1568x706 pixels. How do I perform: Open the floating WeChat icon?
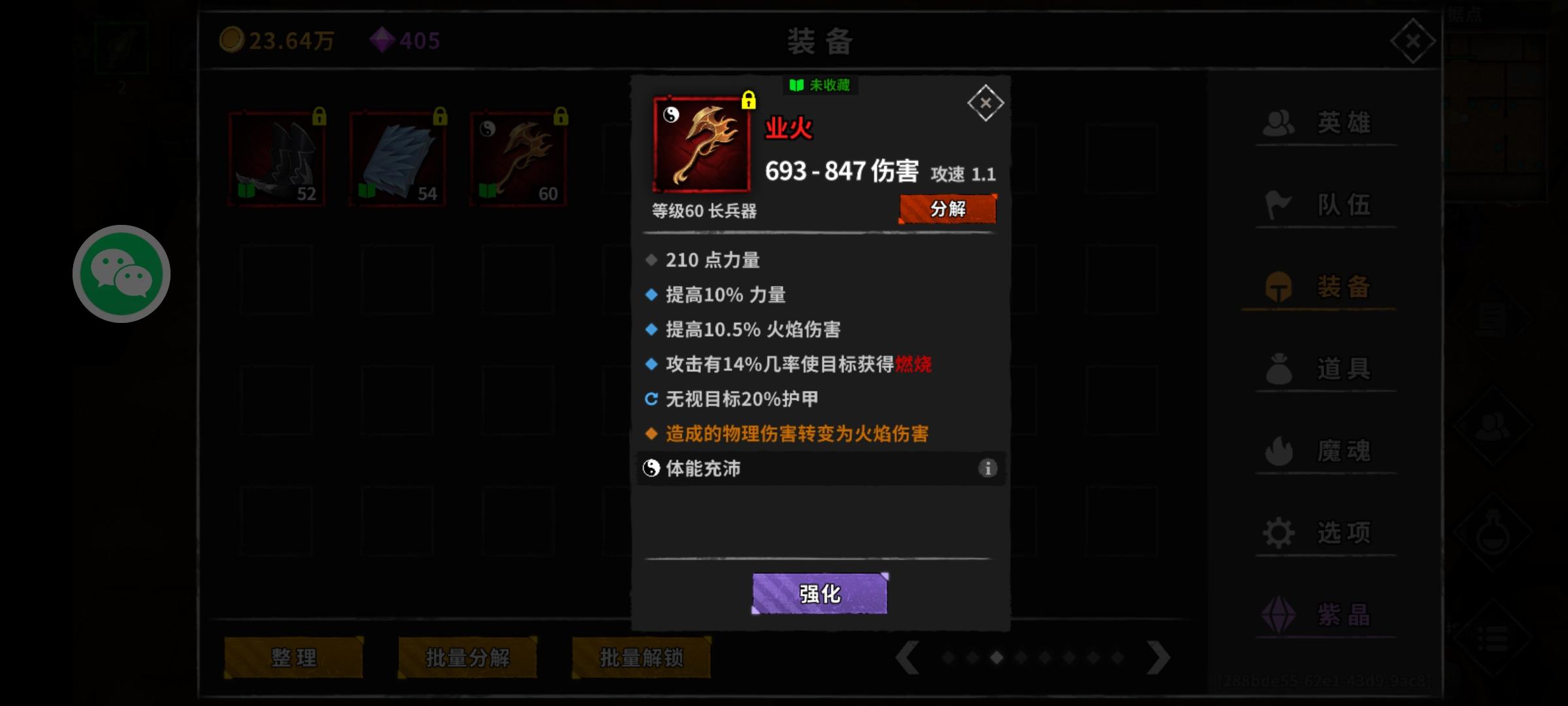[122, 273]
